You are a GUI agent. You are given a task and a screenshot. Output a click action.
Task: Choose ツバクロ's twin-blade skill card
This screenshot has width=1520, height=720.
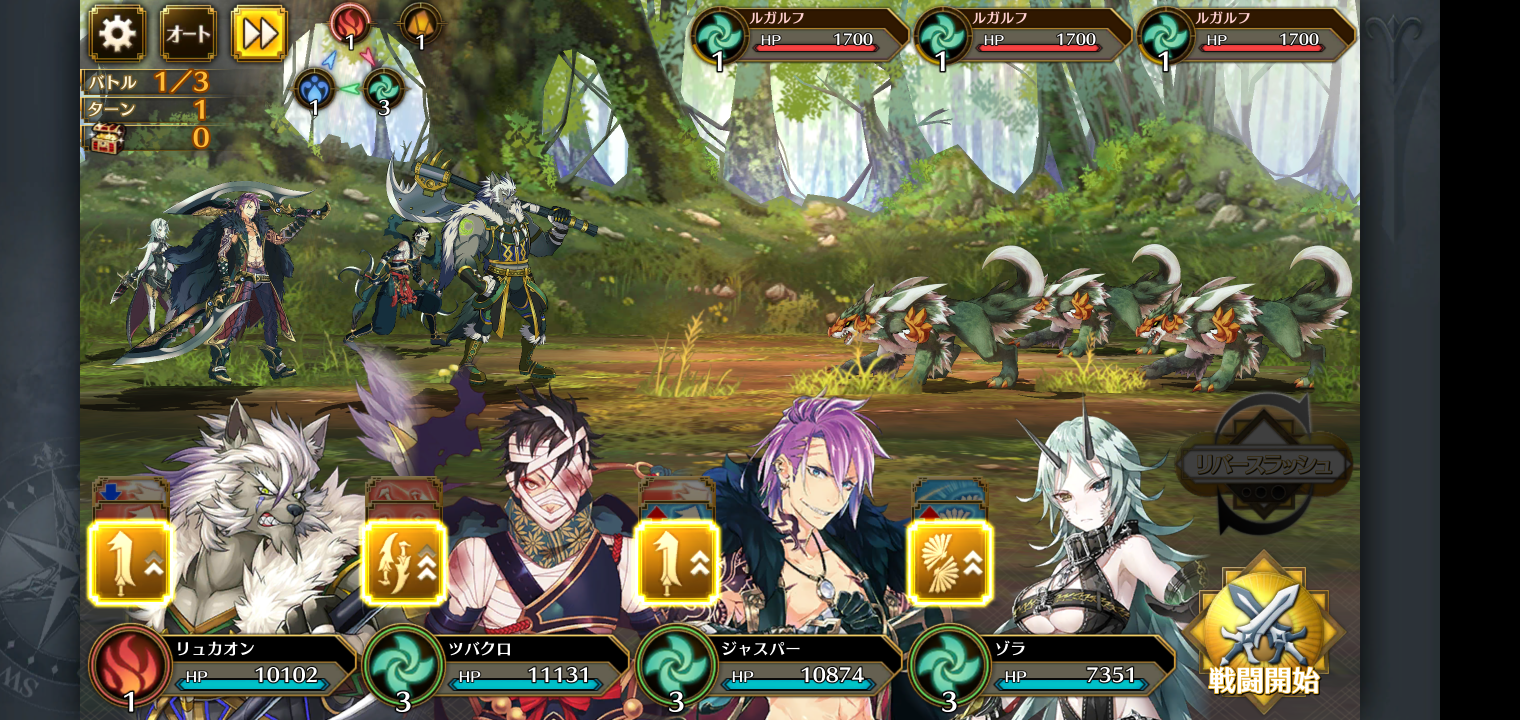tap(404, 563)
